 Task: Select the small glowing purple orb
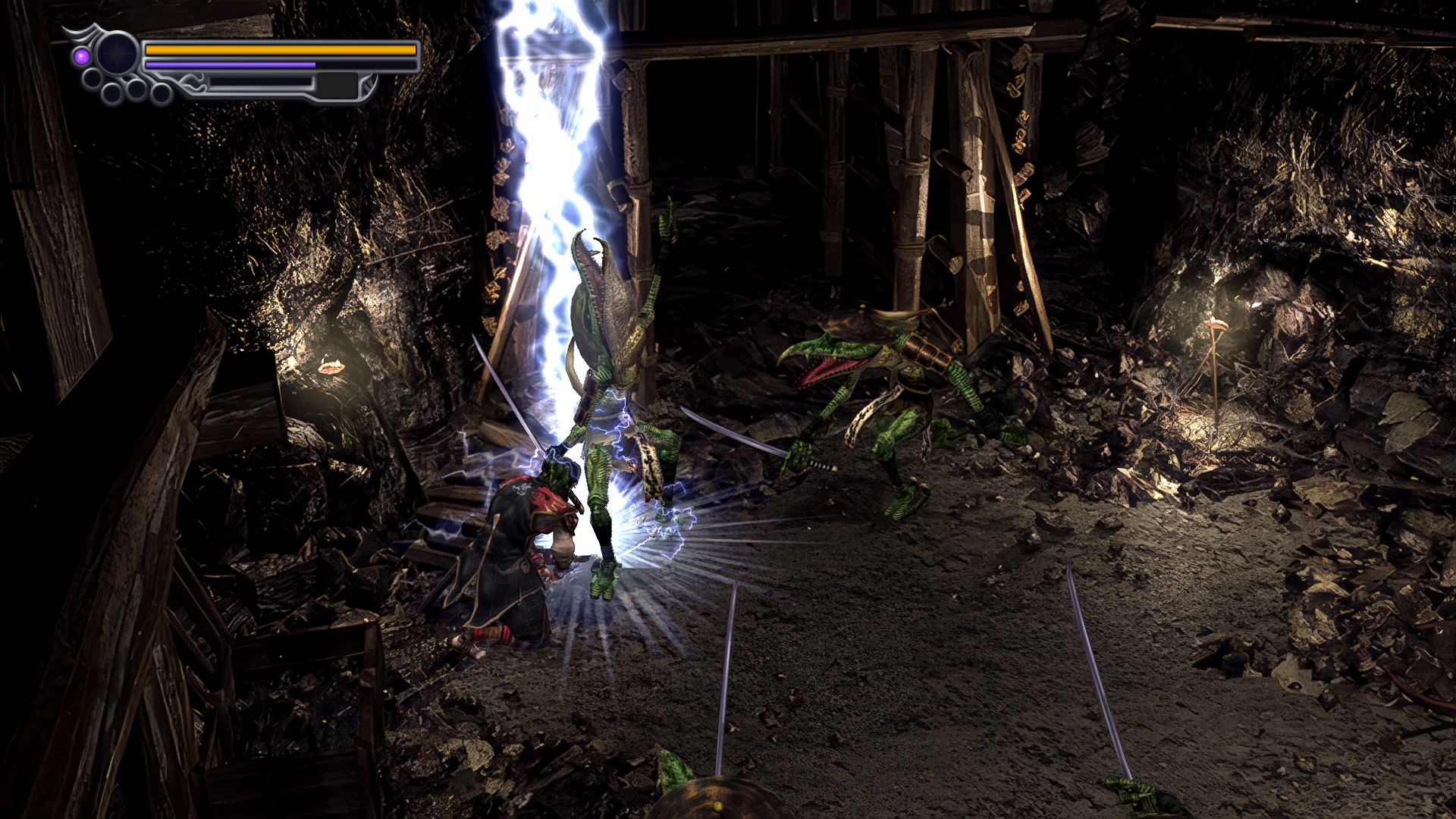coord(81,55)
